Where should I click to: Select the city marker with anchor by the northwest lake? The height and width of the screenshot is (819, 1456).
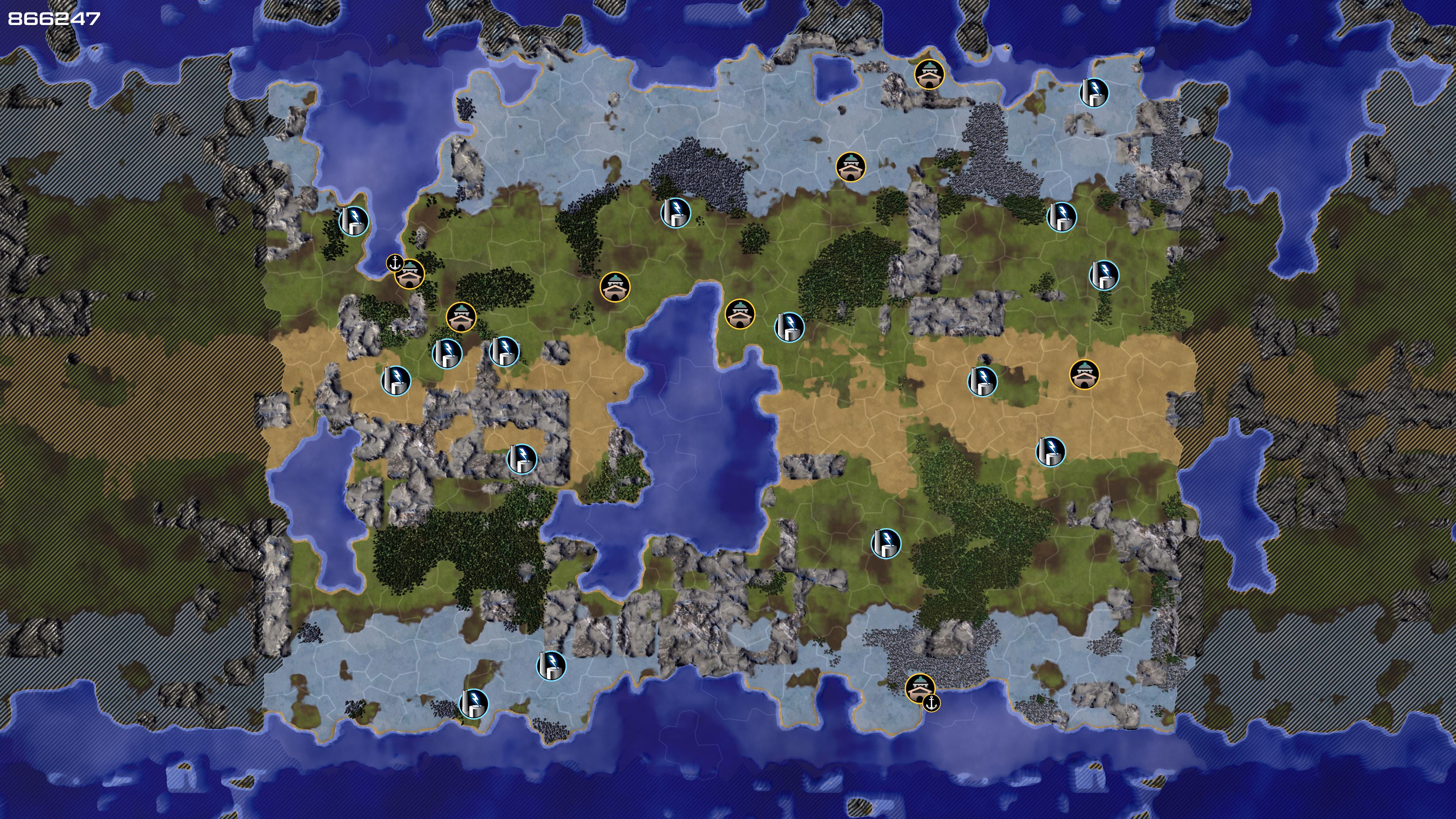point(409,274)
